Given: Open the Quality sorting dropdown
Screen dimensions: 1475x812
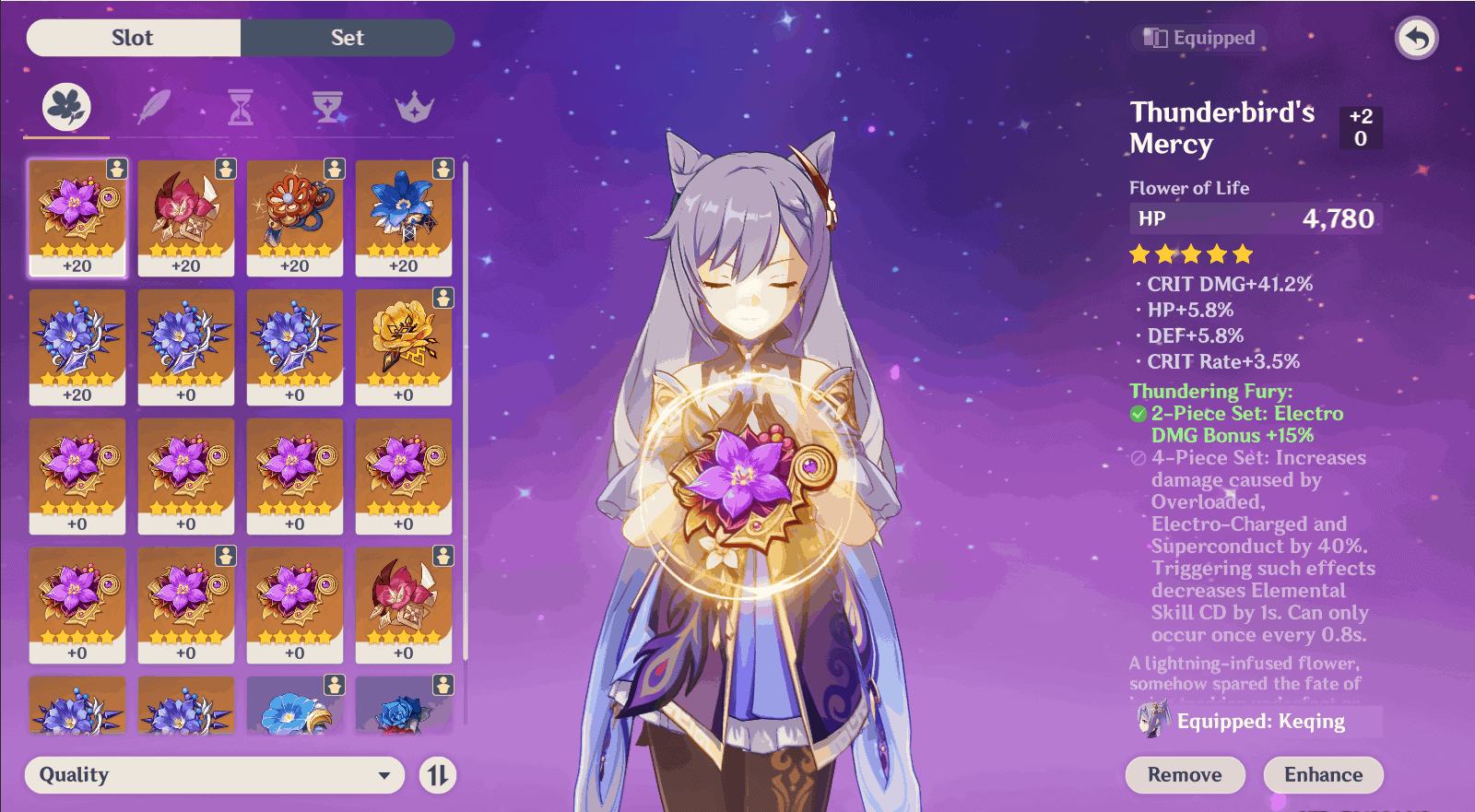Looking at the screenshot, I should click(x=215, y=775).
